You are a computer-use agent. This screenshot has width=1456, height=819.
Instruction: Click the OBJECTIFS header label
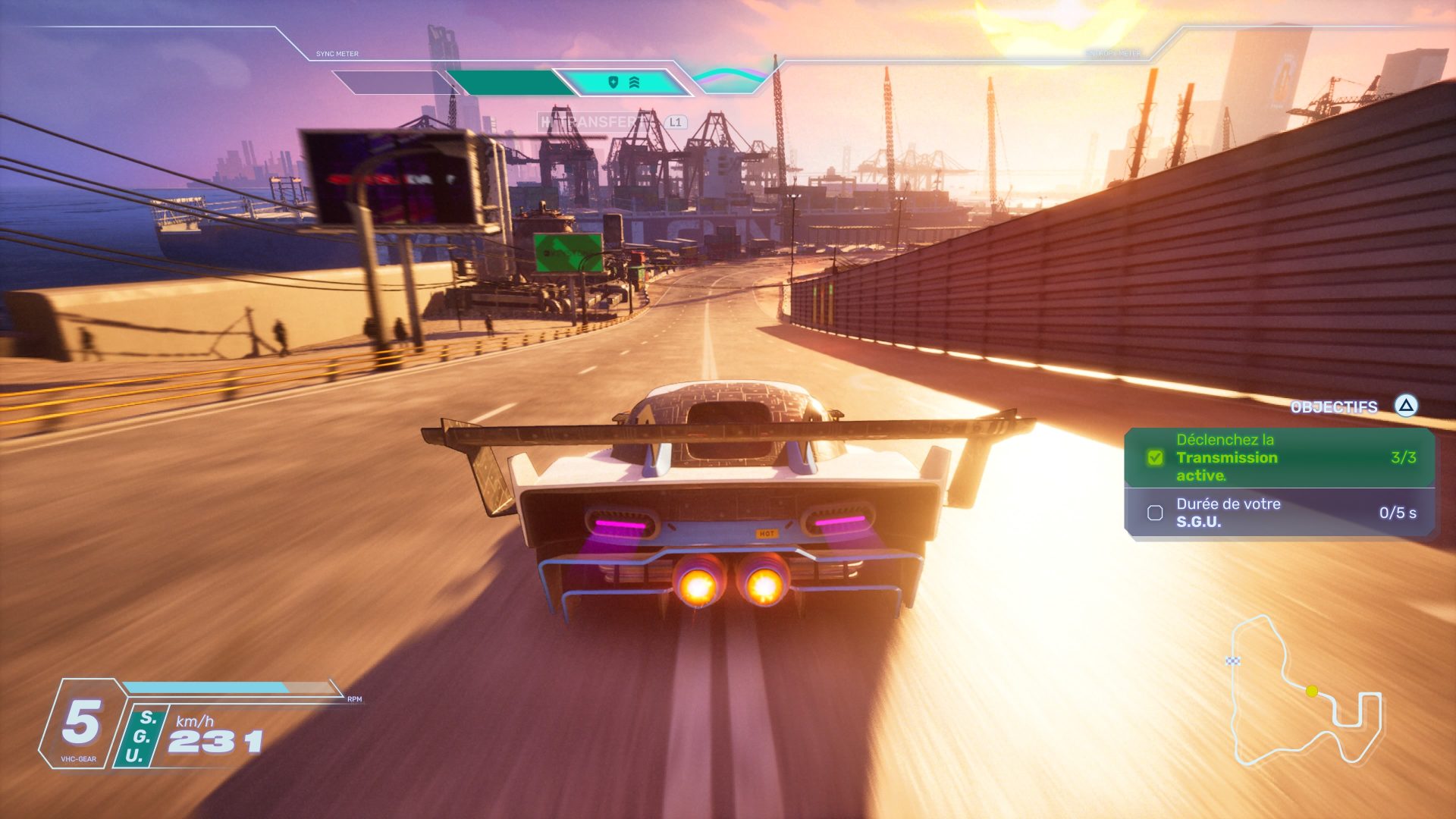tap(1333, 407)
